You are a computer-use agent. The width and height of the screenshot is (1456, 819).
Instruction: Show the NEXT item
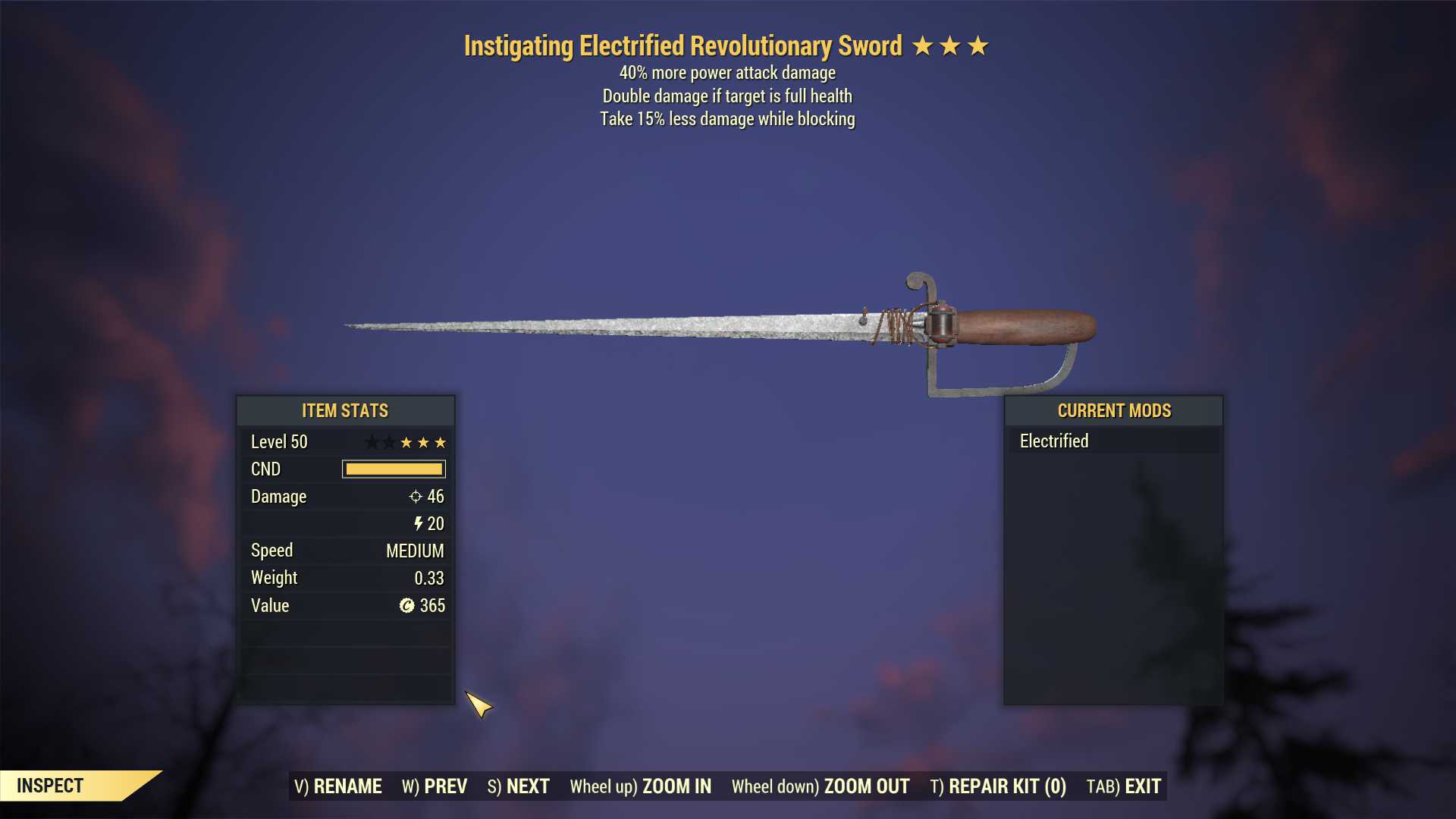[518, 786]
